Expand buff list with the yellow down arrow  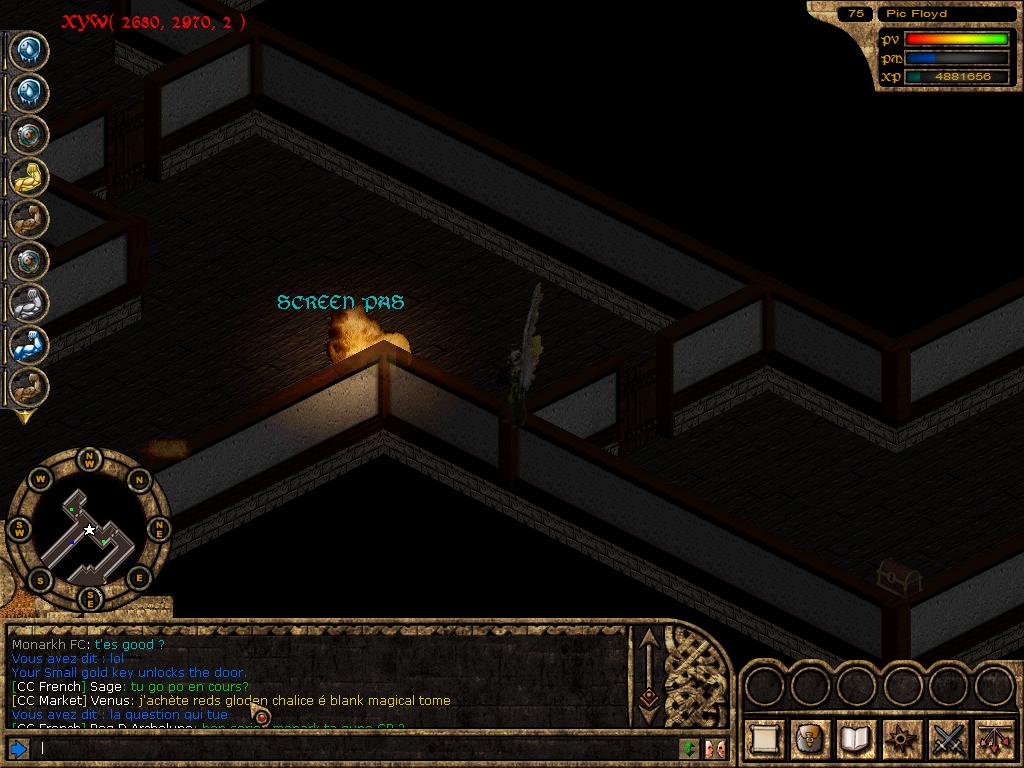24,417
